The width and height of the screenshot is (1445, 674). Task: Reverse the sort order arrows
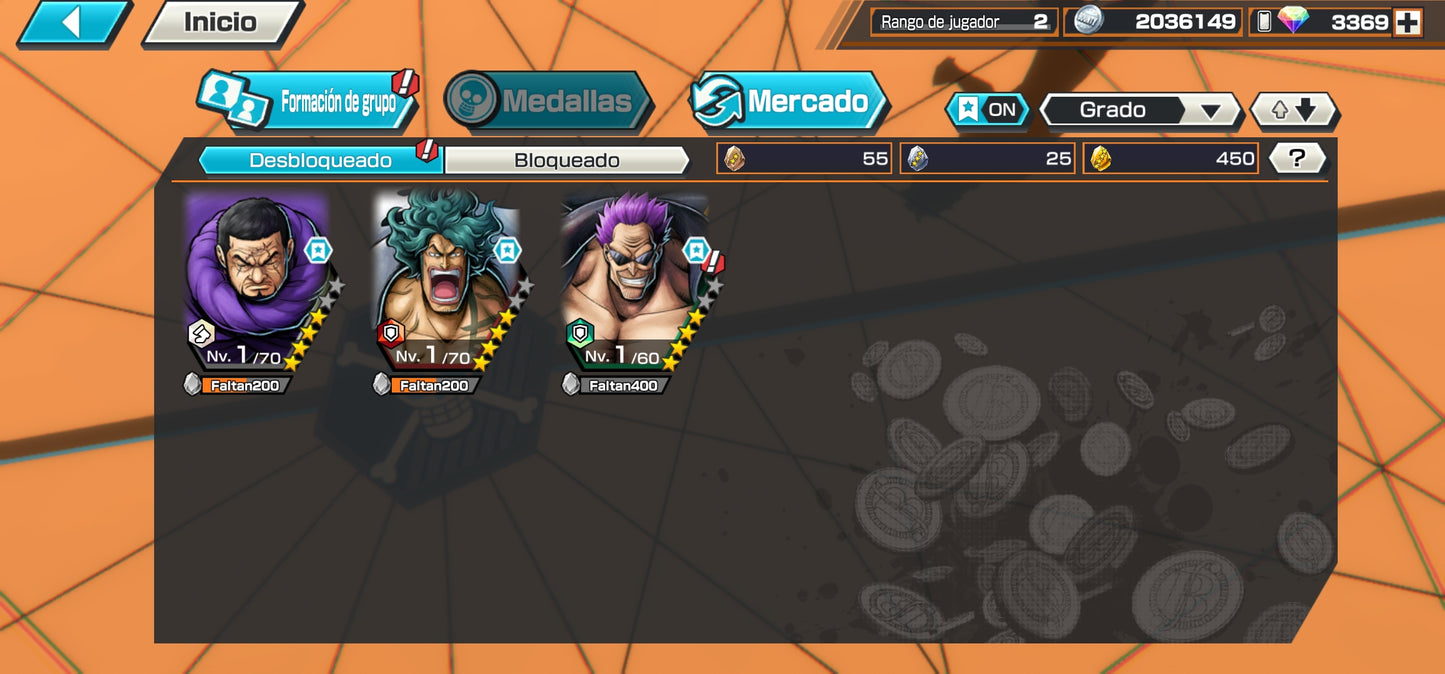point(1294,110)
